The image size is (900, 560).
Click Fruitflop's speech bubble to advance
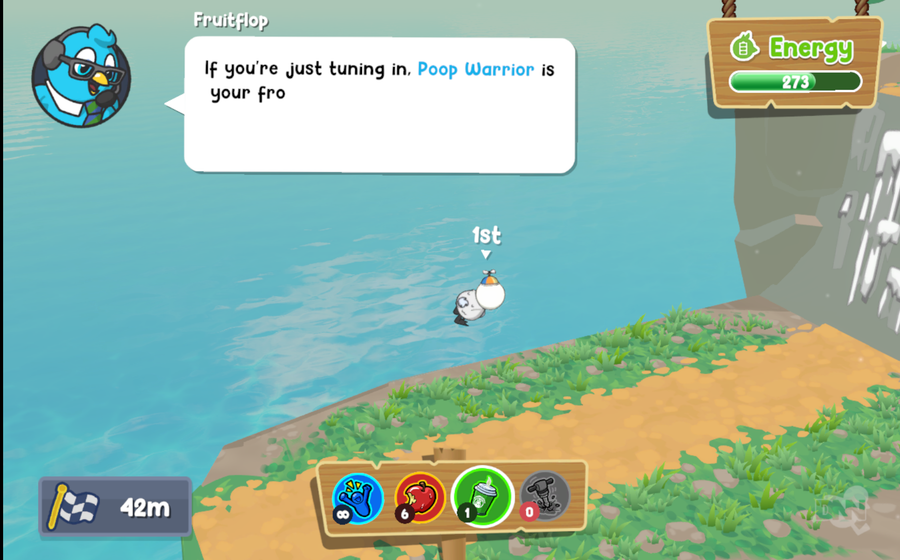click(379, 105)
